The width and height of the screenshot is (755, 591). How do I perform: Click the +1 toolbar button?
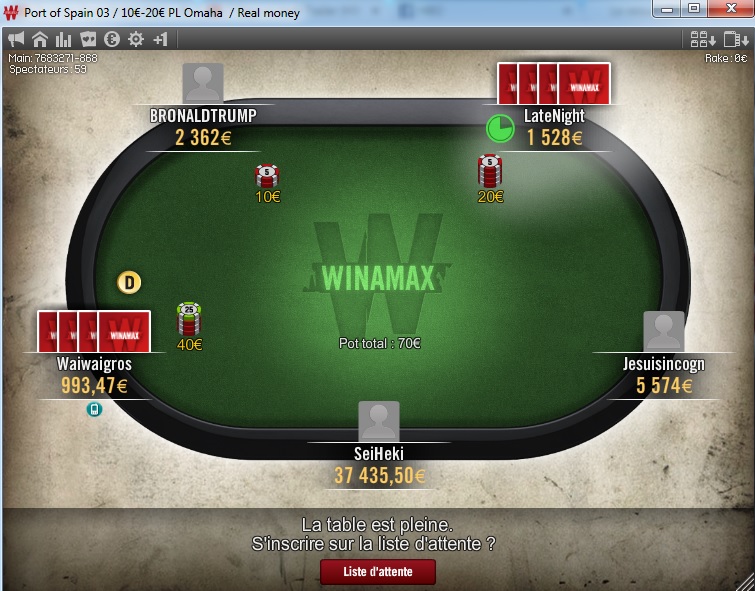160,40
